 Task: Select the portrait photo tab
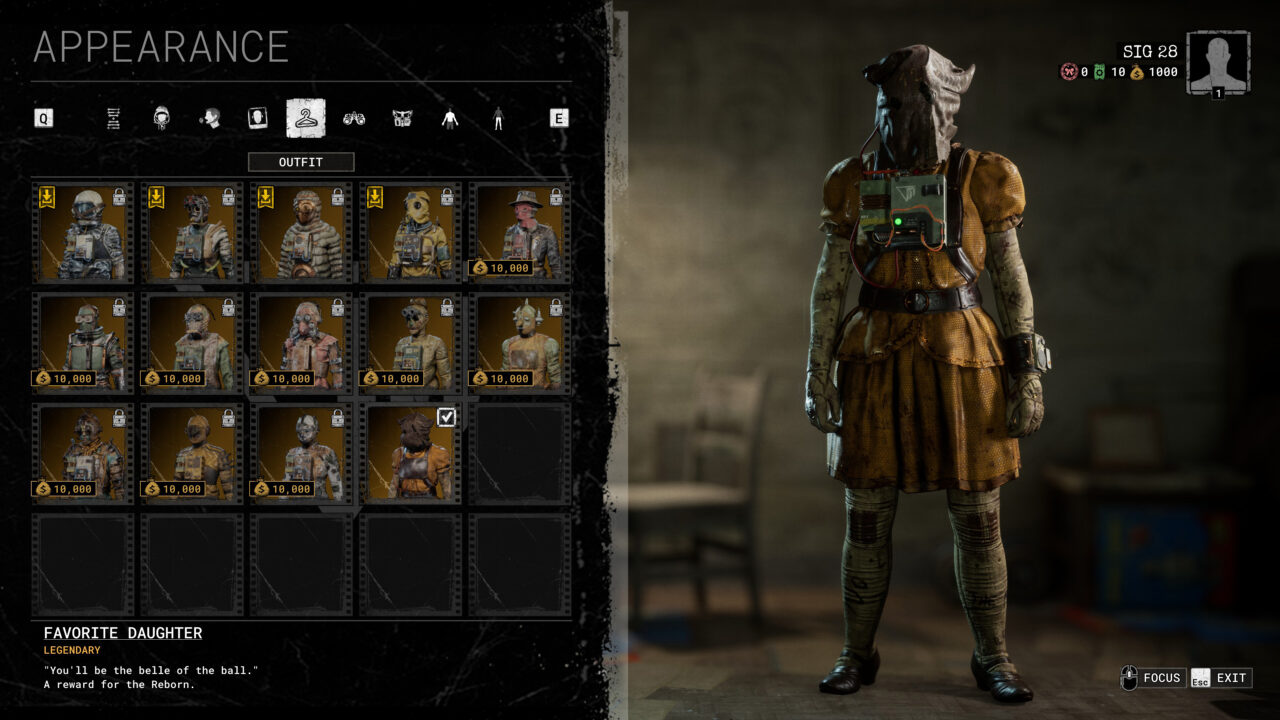(x=258, y=119)
